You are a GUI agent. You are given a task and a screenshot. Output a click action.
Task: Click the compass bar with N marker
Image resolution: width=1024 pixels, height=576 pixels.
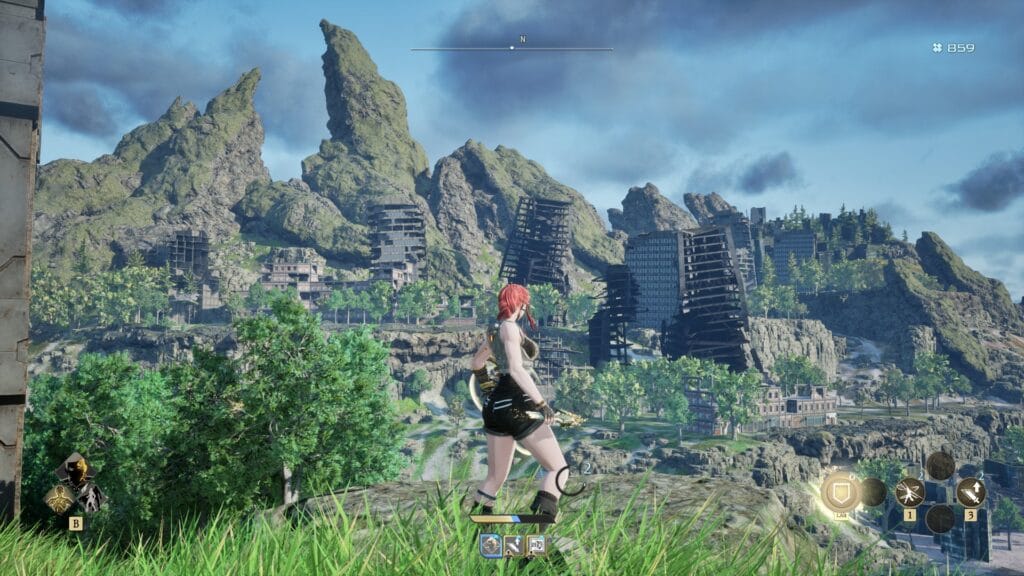pos(511,47)
